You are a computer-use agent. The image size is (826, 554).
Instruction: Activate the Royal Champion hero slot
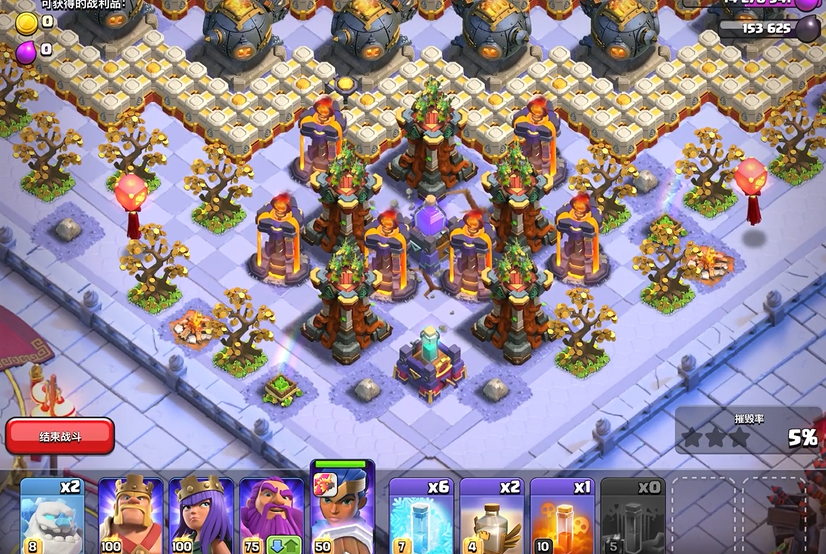[x=342, y=510]
